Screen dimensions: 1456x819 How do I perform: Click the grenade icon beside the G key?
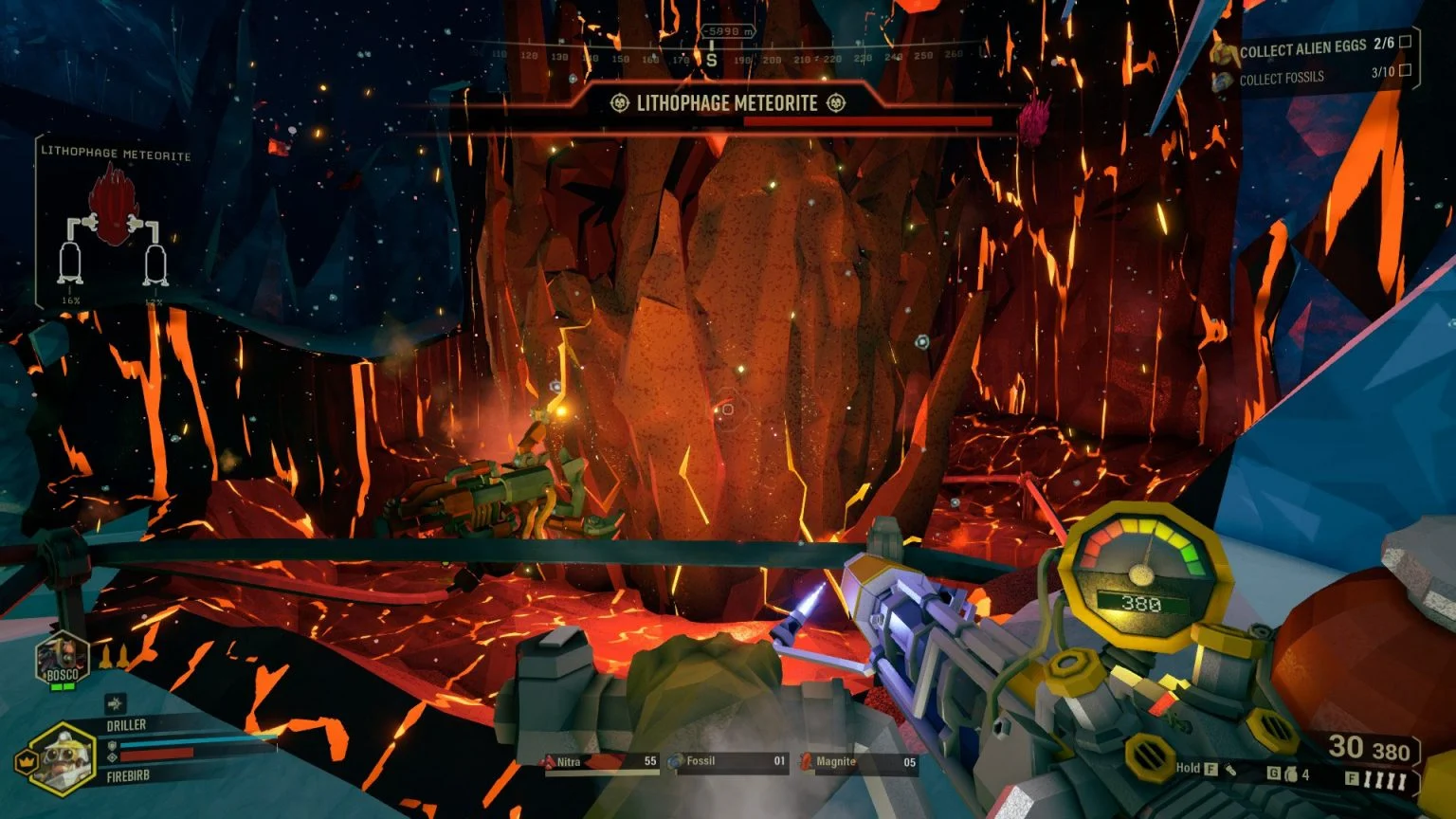pyautogui.click(x=1292, y=775)
